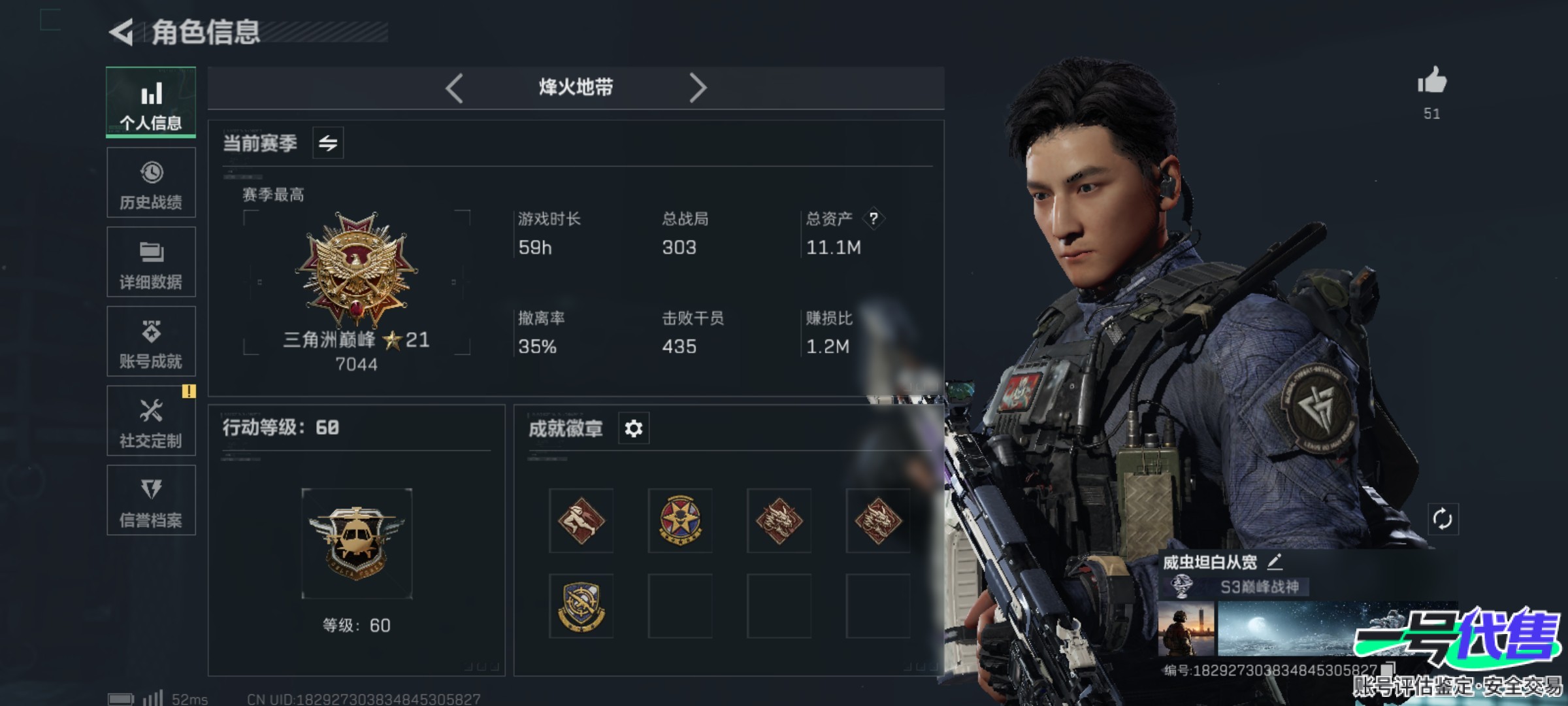Rotate the character with the refresh arrows button
The image size is (1568, 706).
(x=1443, y=520)
